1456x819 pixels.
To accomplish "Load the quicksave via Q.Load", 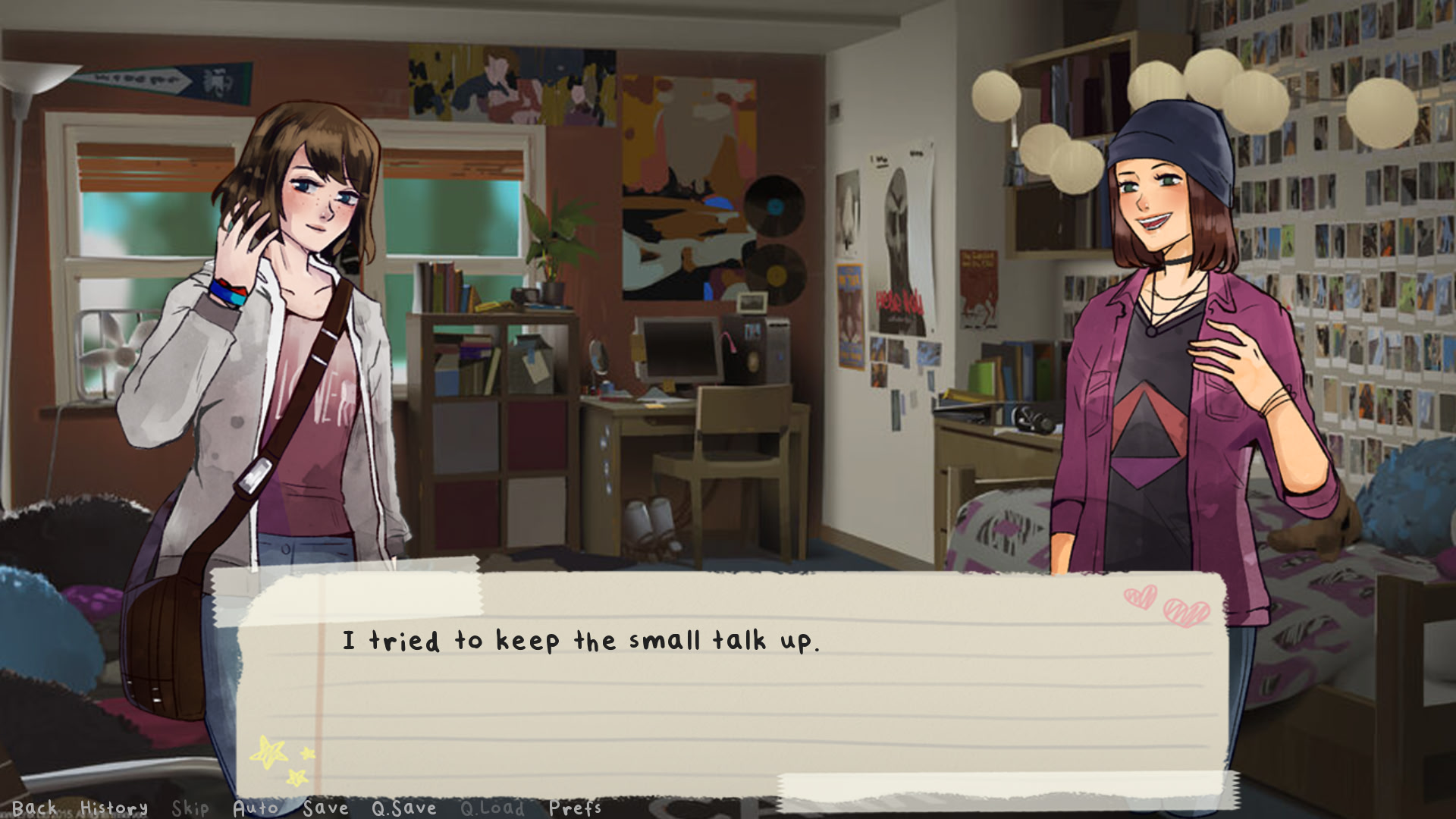I will 493,808.
